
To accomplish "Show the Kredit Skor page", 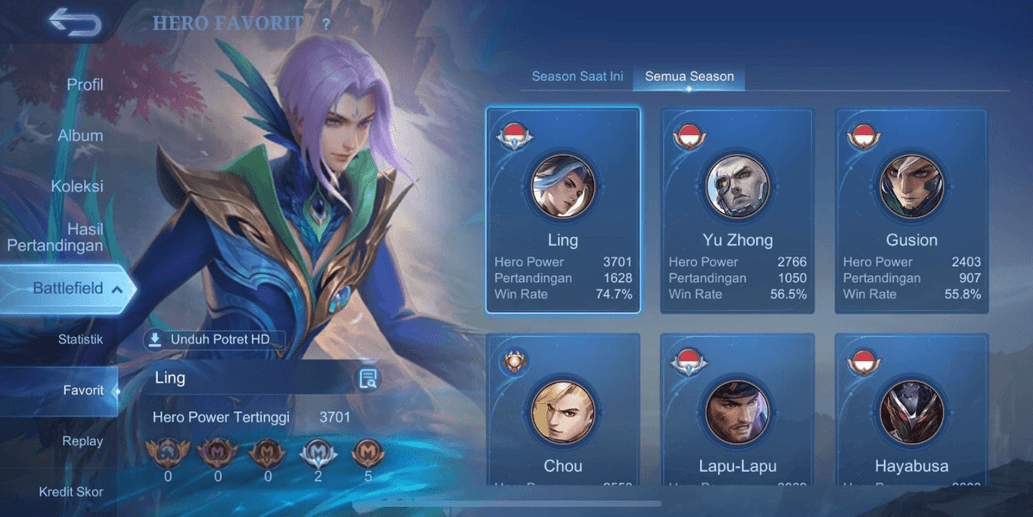I will [71, 492].
